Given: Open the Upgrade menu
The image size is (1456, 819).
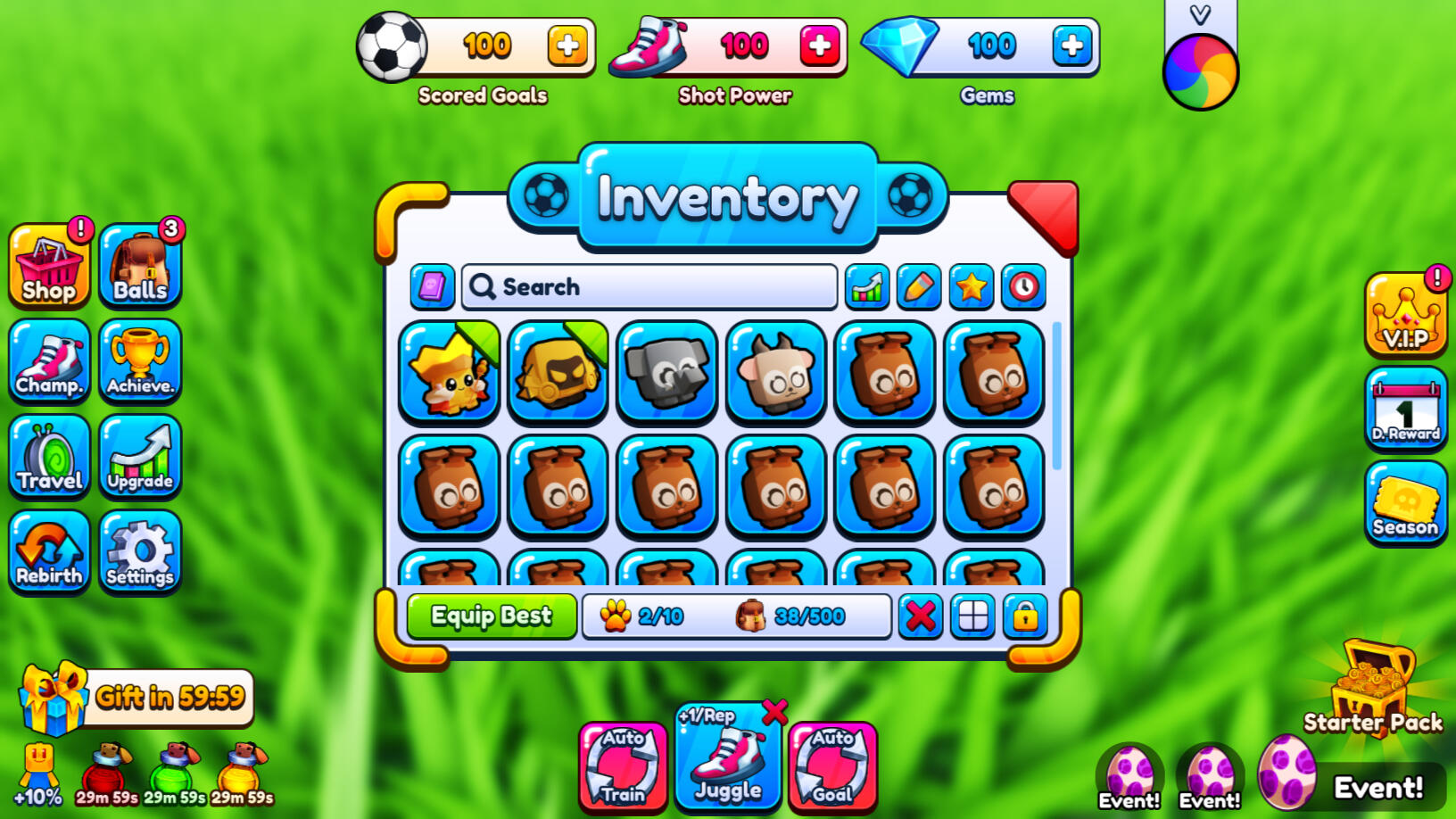Looking at the screenshot, I should coord(141,458).
